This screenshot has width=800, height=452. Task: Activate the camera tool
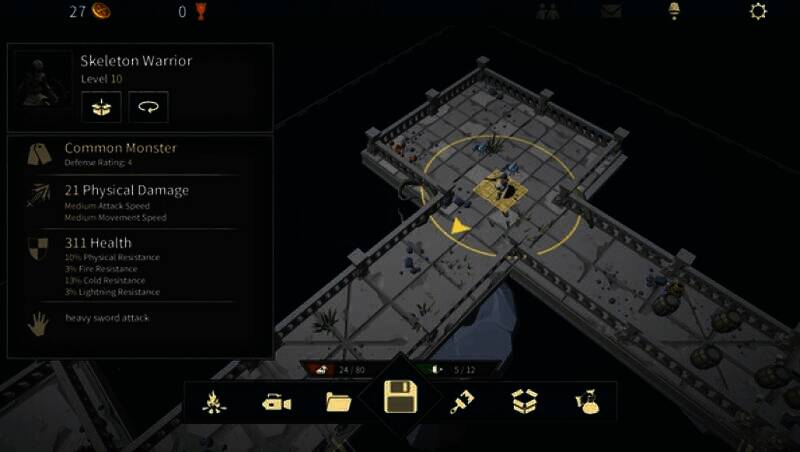[x=276, y=402]
